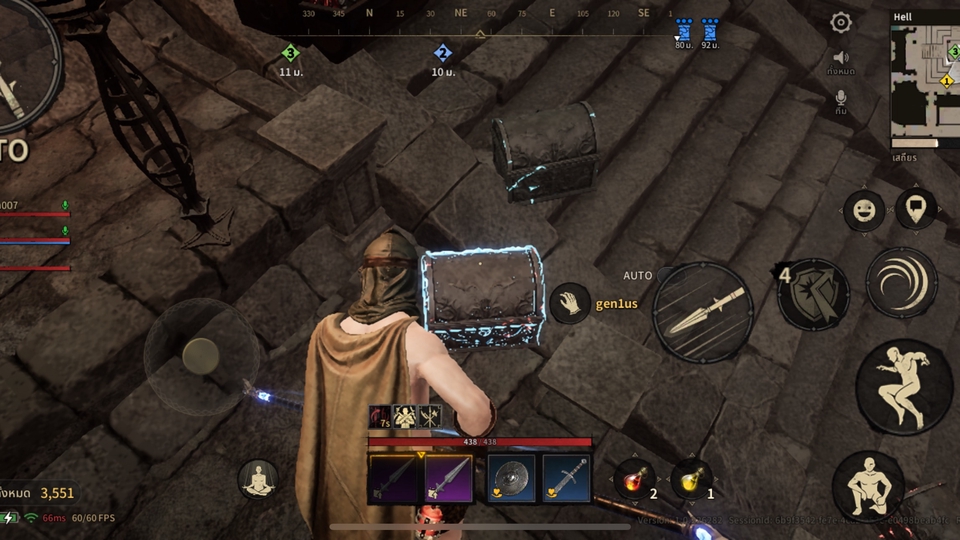
Task: Equip the round shield slot
Action: [x=508, y=479]
